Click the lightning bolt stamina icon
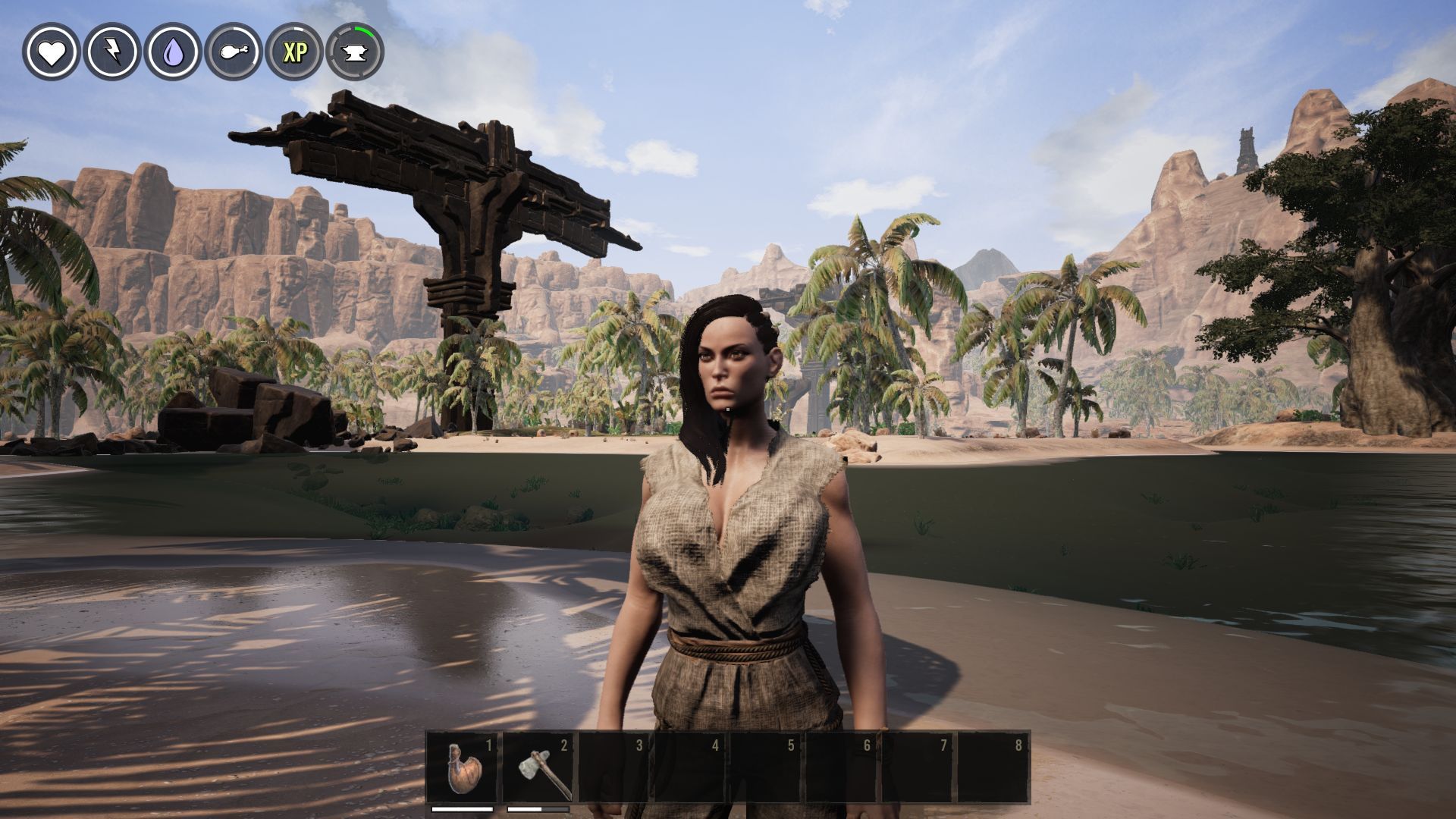This screenshot has width=1456, height=819. click(112, 52)
